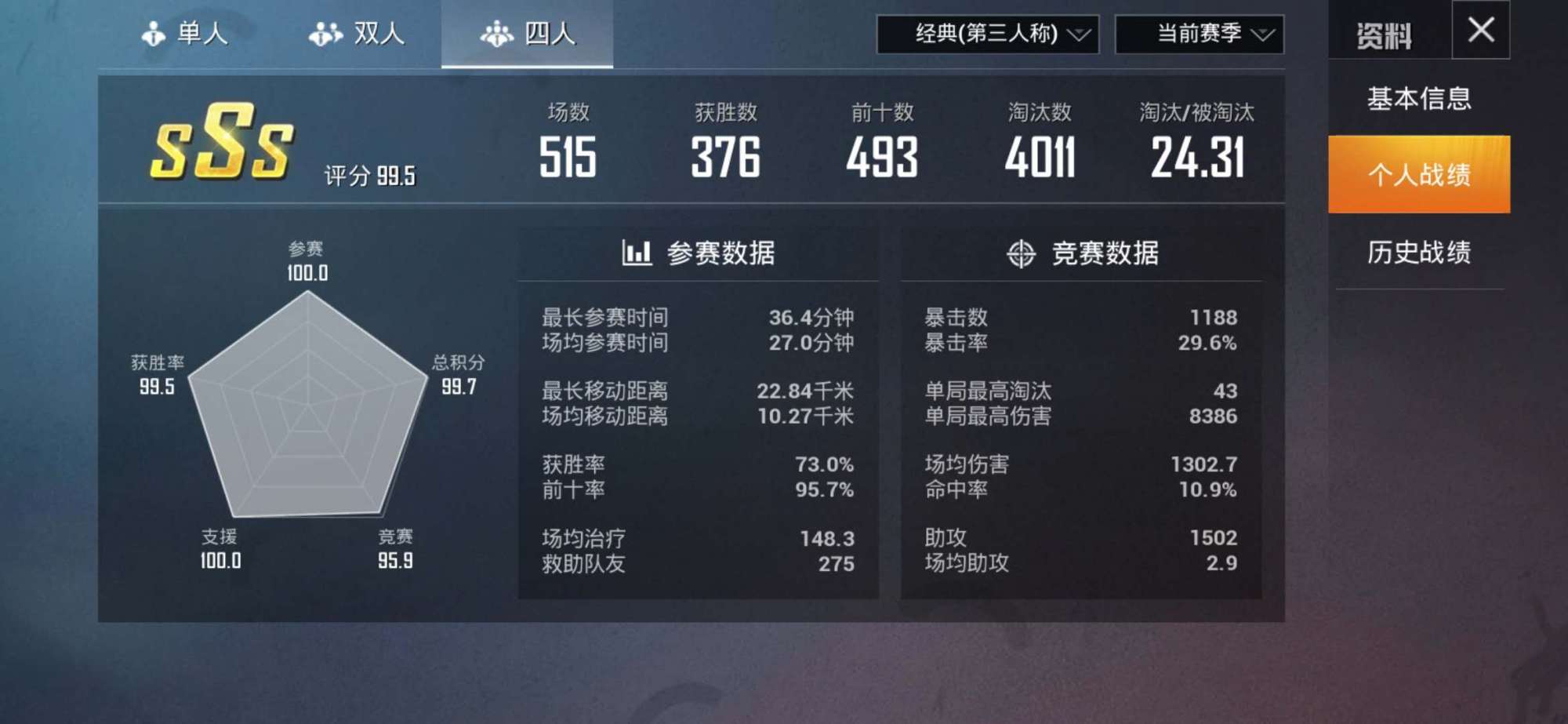Click the 当前赛季 dropdown arrow icon
1568x724 pixels.
[x=1265, y=35]
